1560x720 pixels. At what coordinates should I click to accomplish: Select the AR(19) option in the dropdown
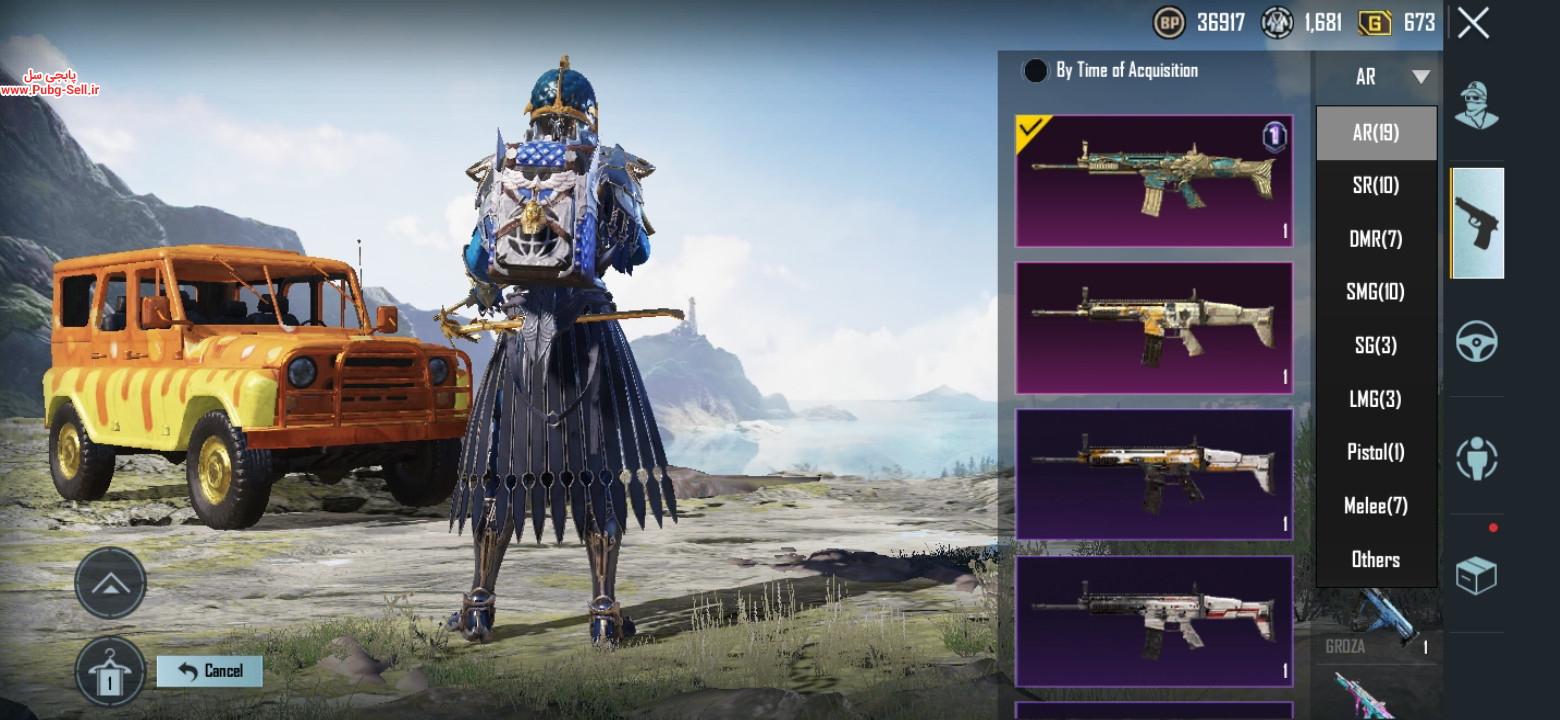pyautogui.click(x=1376, y=133)
